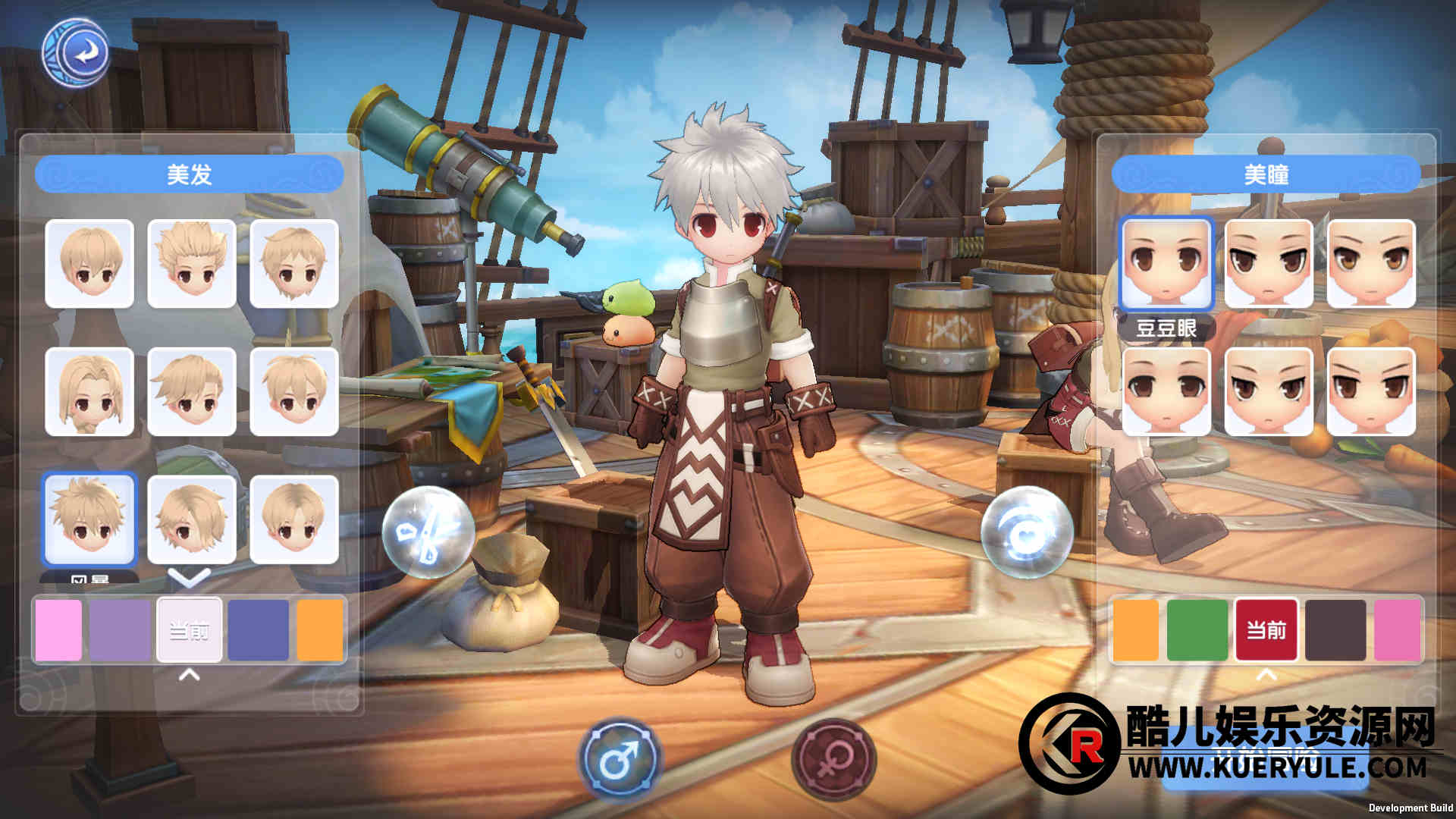Switch to the female gender button
The width and height of the screenshot is (1456, 819).
click(x=833, y=758)
